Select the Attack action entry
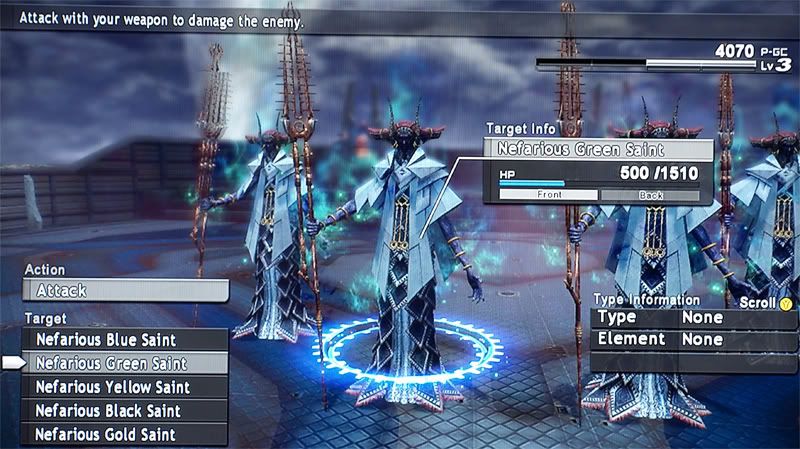800x449 pixels. pos(124,291)
